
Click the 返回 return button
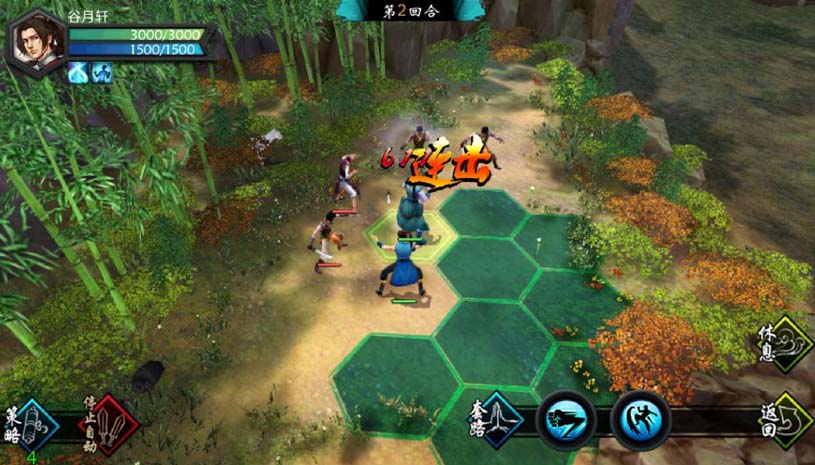(786, 418)
